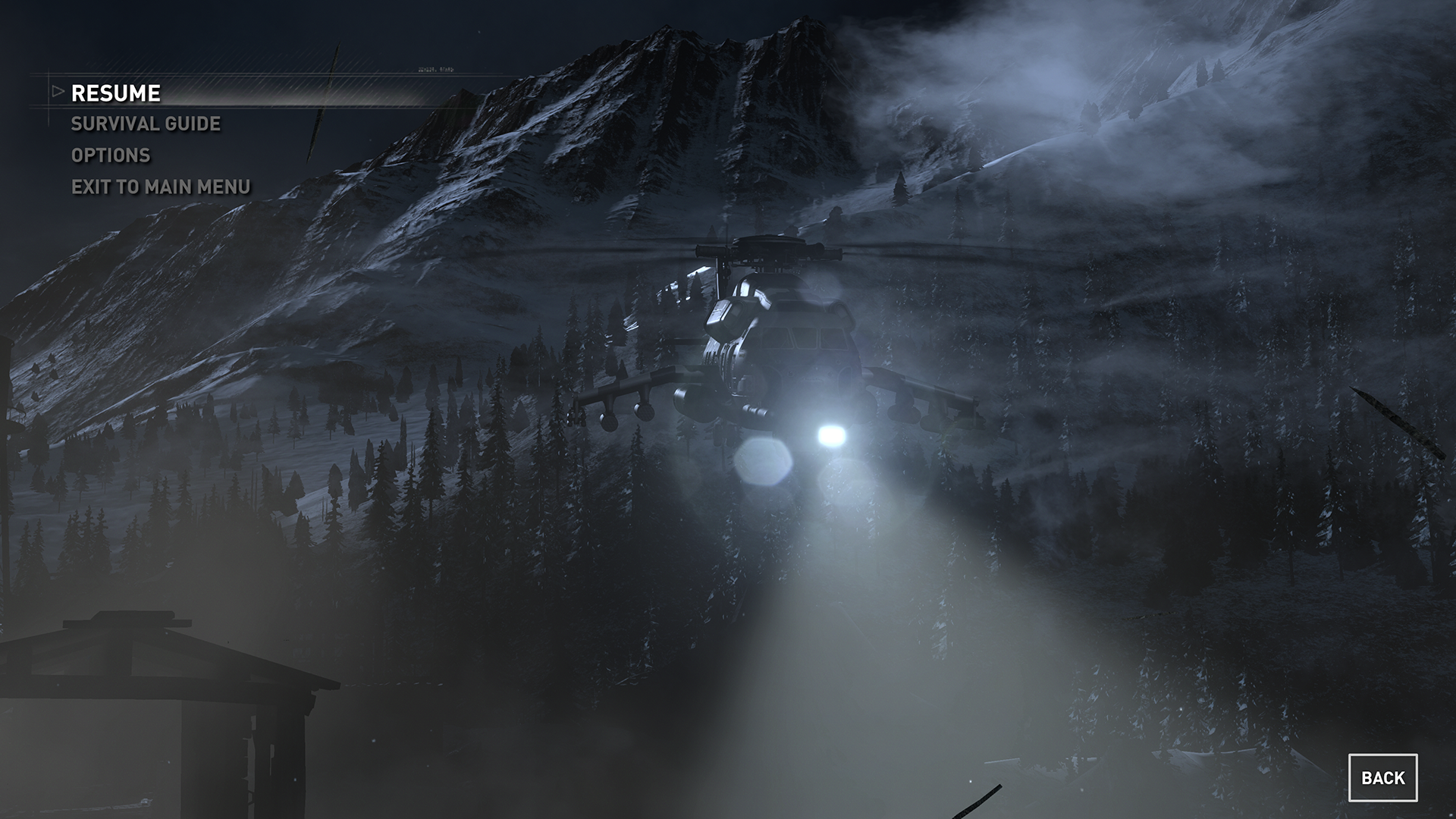Click the Back button
Screen dimensions: 1456x819
coord(1382,778)
